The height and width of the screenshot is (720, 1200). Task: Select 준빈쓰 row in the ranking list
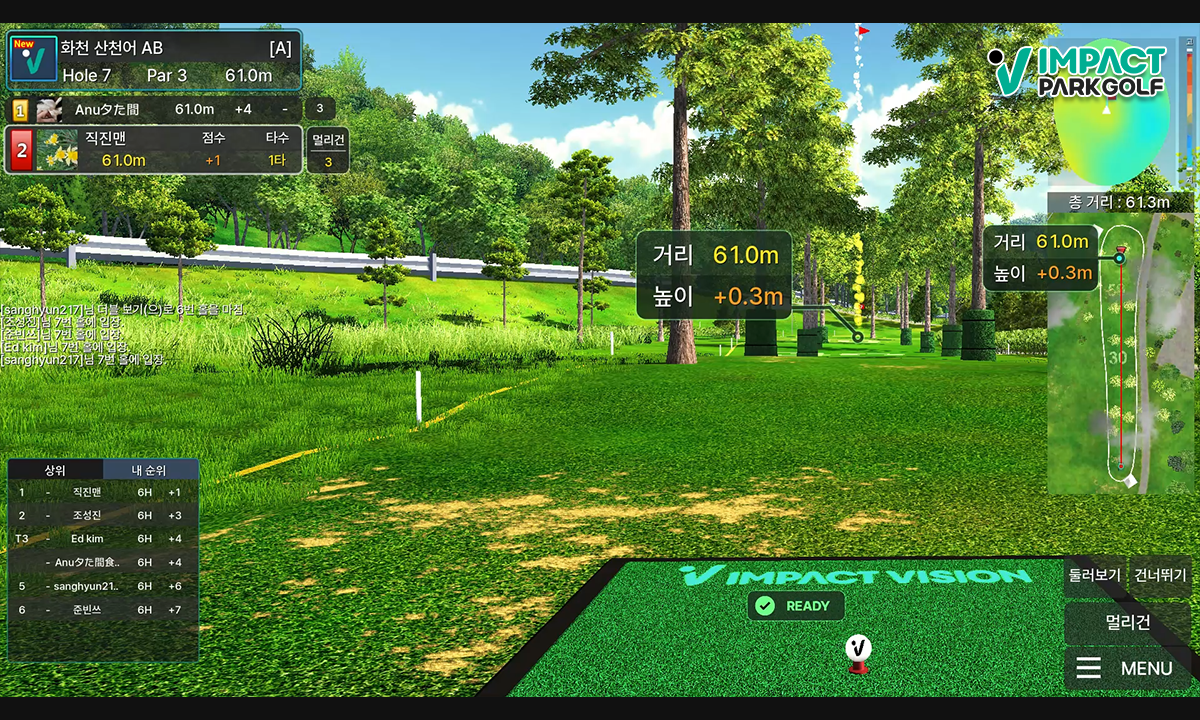click(x=100, y=609)
